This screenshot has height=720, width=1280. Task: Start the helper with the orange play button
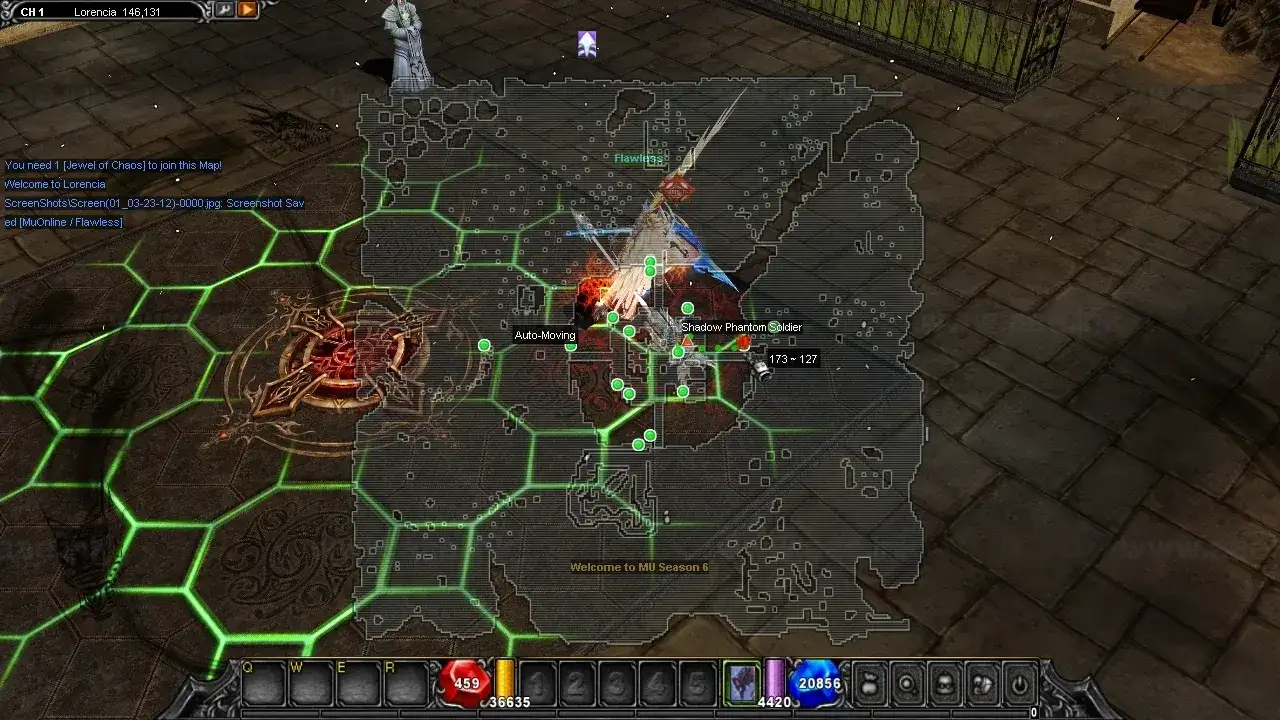tap(247, 10)
